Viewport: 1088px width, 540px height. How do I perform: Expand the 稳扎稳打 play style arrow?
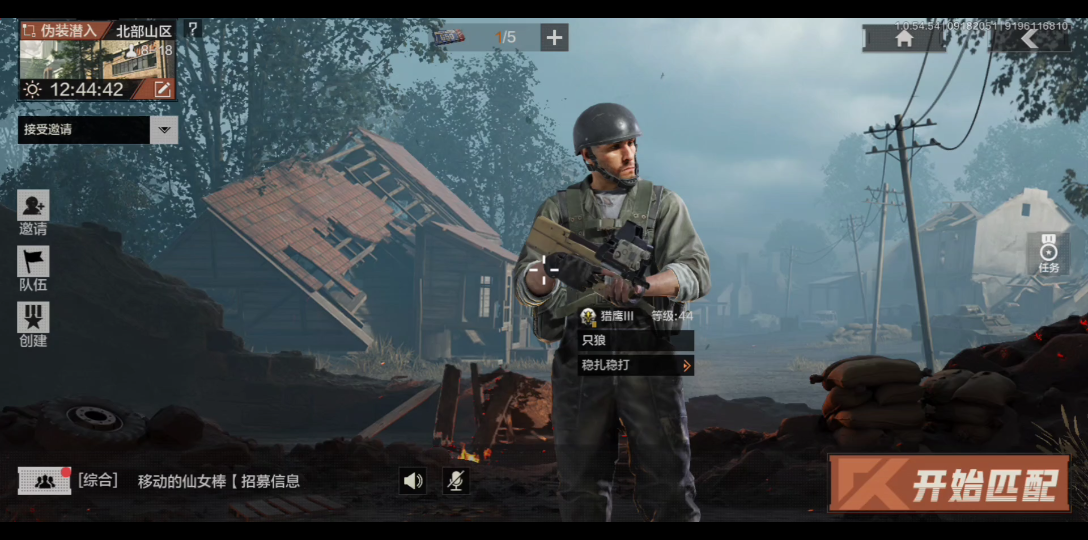pyautogui.click(x=686, y=366)
